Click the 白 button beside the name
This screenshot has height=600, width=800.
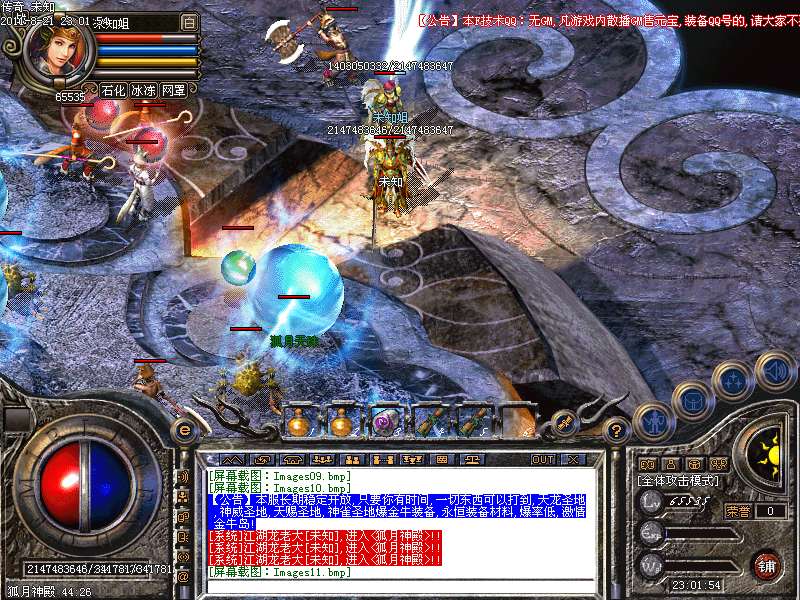pyautogui.click(x=190, y=21)
